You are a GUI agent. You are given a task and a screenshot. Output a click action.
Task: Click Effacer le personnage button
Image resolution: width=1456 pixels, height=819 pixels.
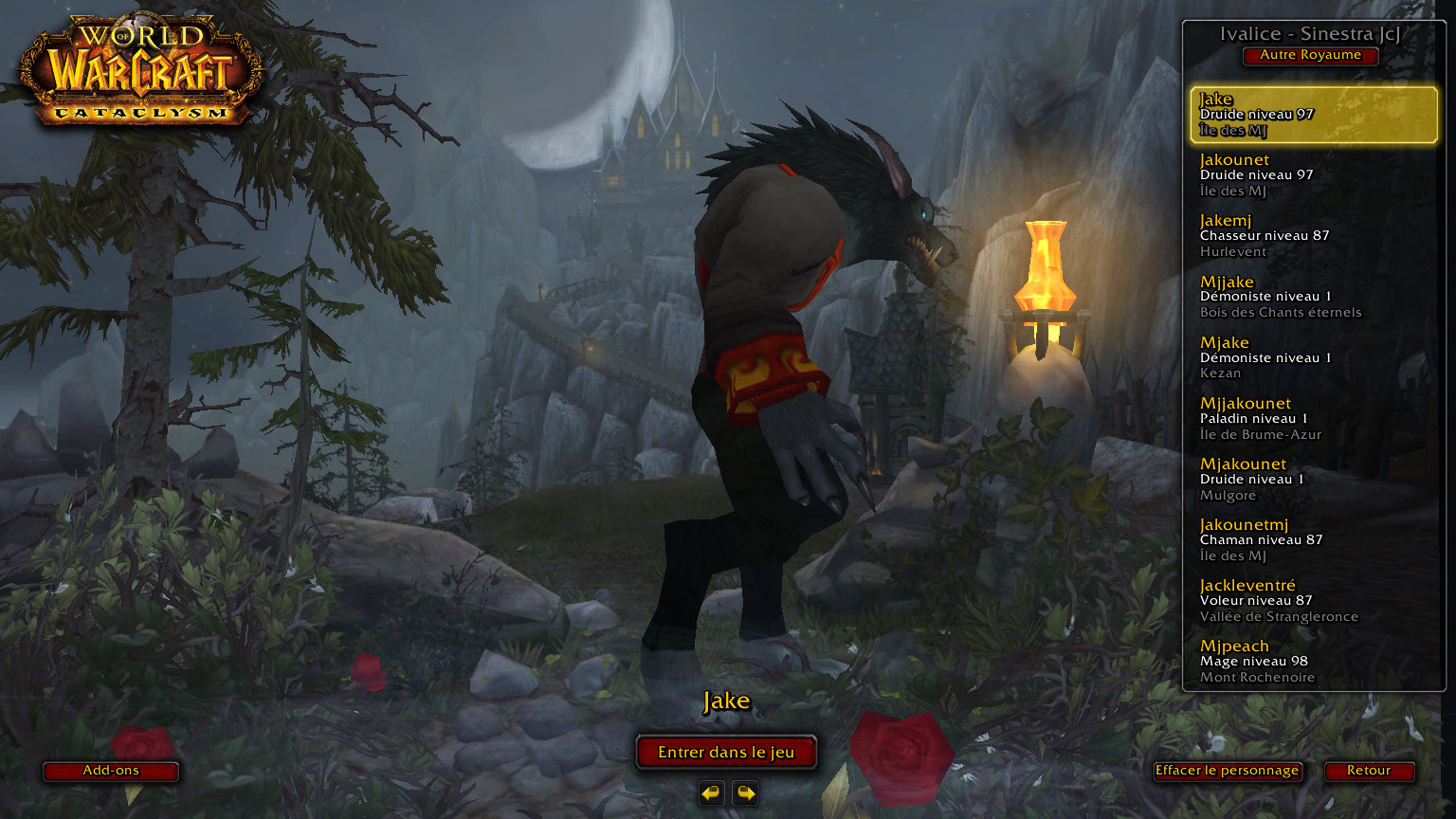pos(1227,771)
